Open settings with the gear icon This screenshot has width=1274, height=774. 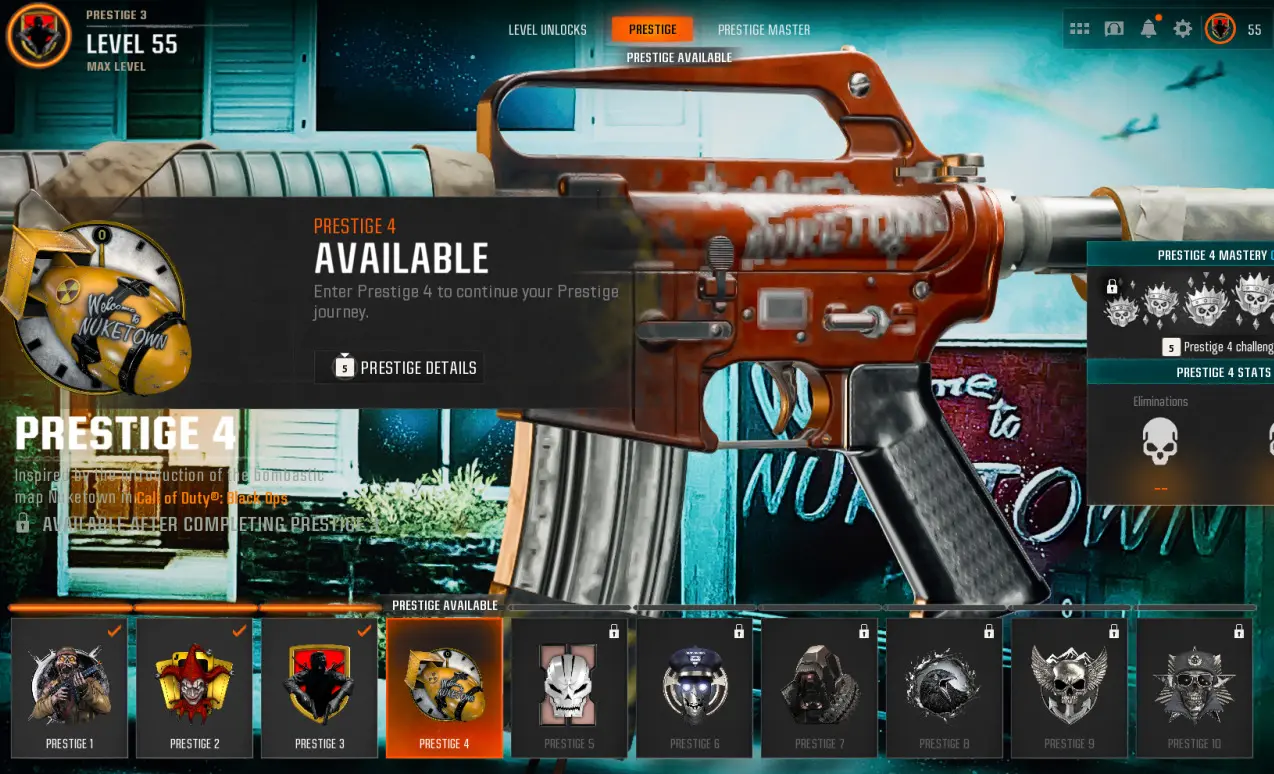pyautogui.click(x=1183, y=29)
